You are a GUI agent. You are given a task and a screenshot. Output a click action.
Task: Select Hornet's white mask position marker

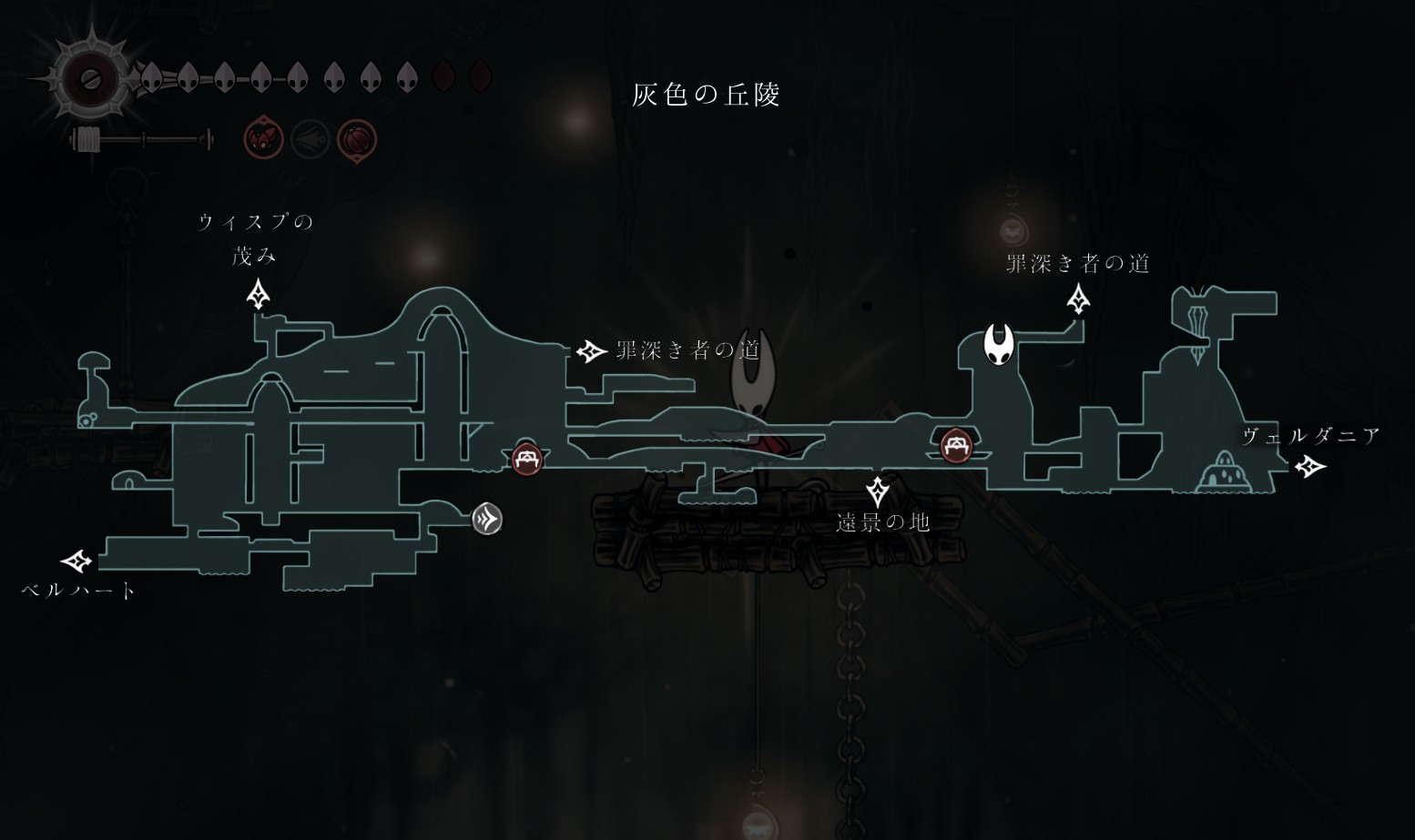(x=999, y=344)
